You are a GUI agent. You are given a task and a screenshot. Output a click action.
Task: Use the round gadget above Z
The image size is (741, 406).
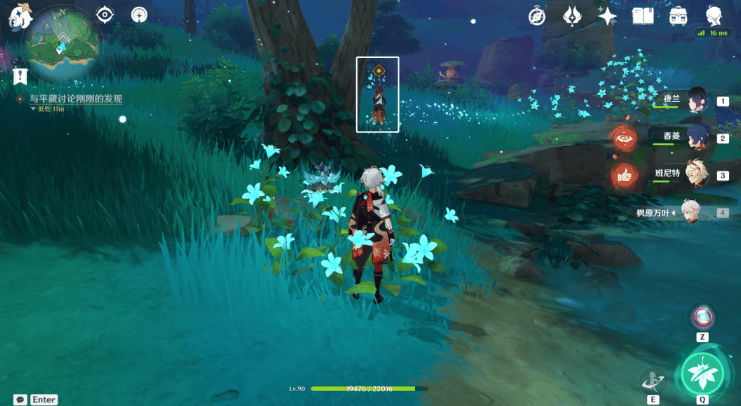[702, 317]
